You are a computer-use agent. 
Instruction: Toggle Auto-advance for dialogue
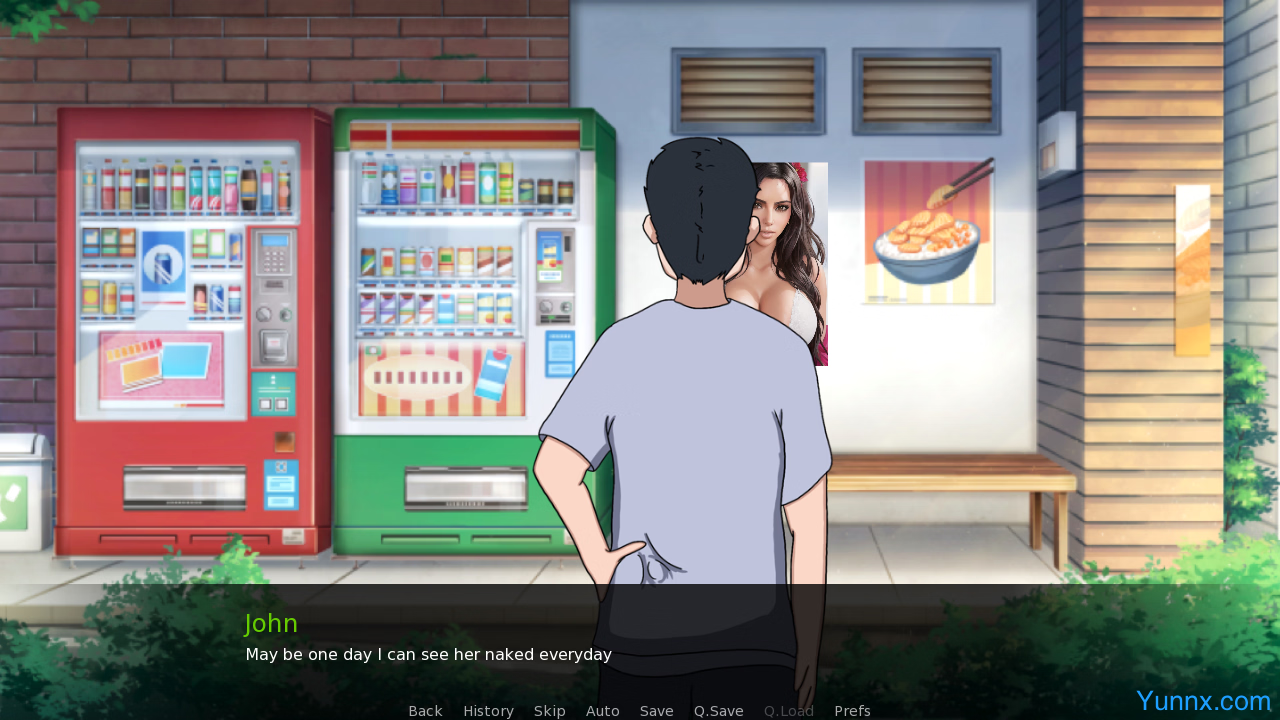pos(602,711)
